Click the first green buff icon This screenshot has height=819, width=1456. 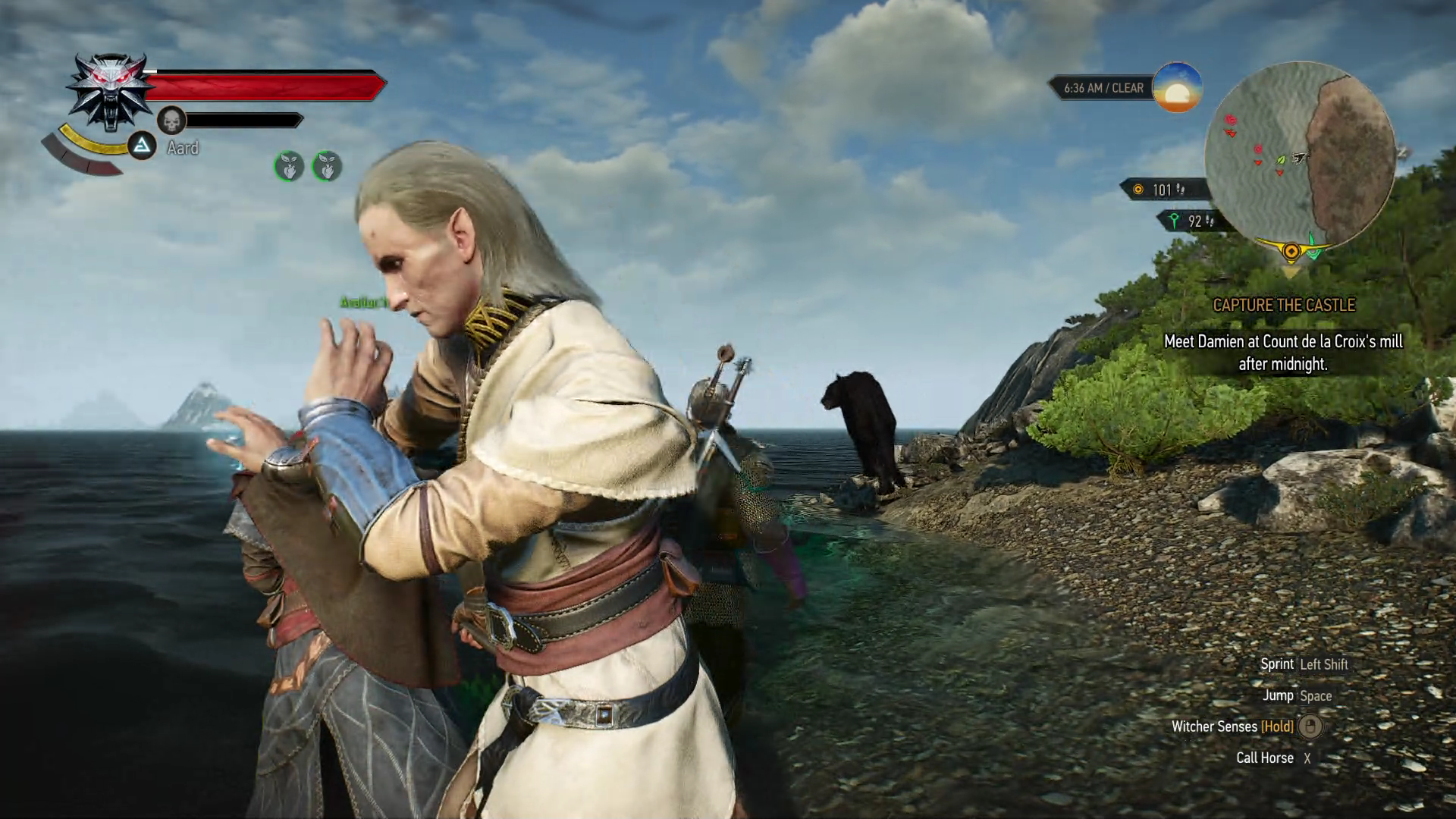[289, 166]
